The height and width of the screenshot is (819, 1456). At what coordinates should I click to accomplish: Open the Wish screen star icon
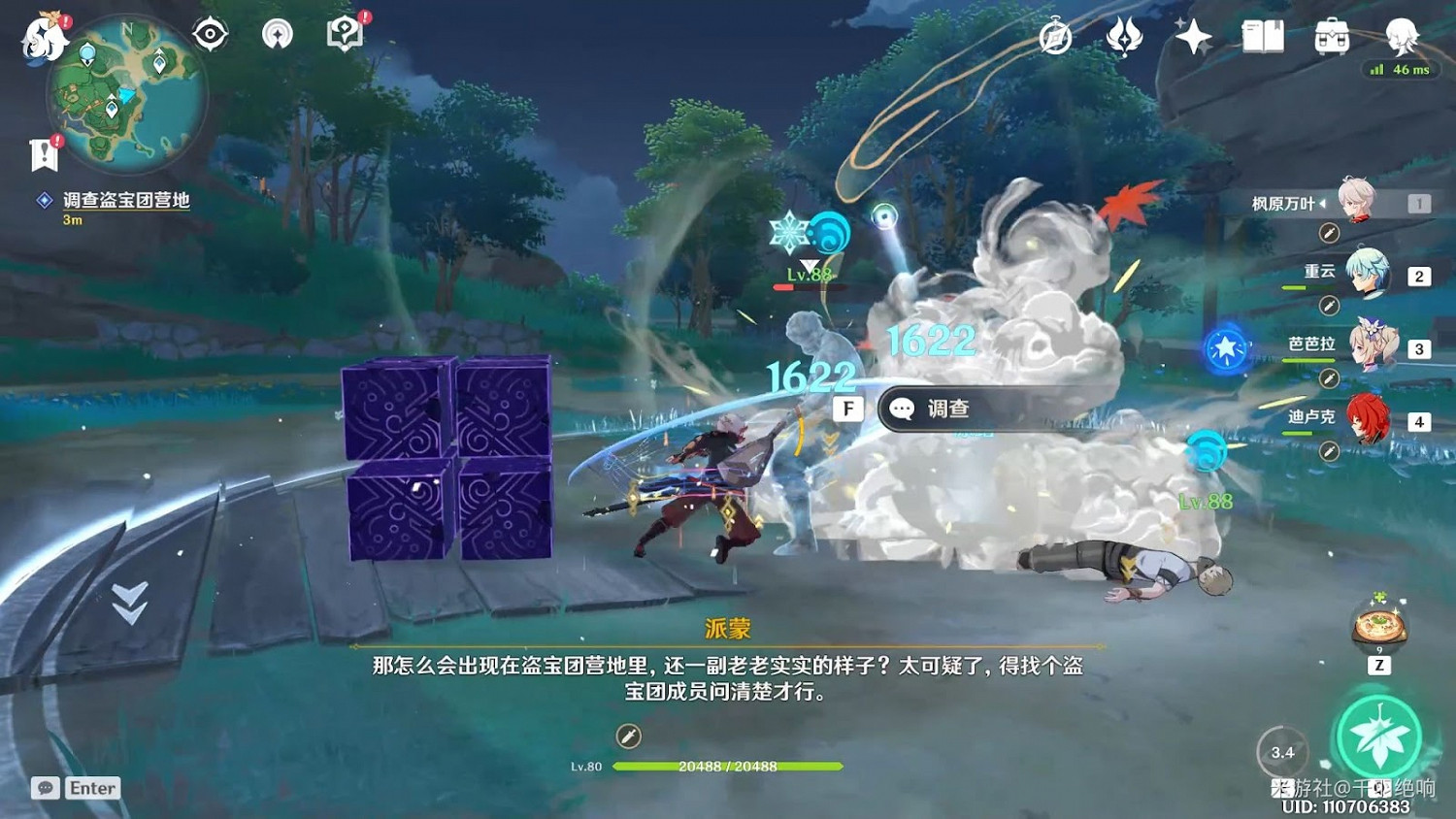tap(1194, 37)
